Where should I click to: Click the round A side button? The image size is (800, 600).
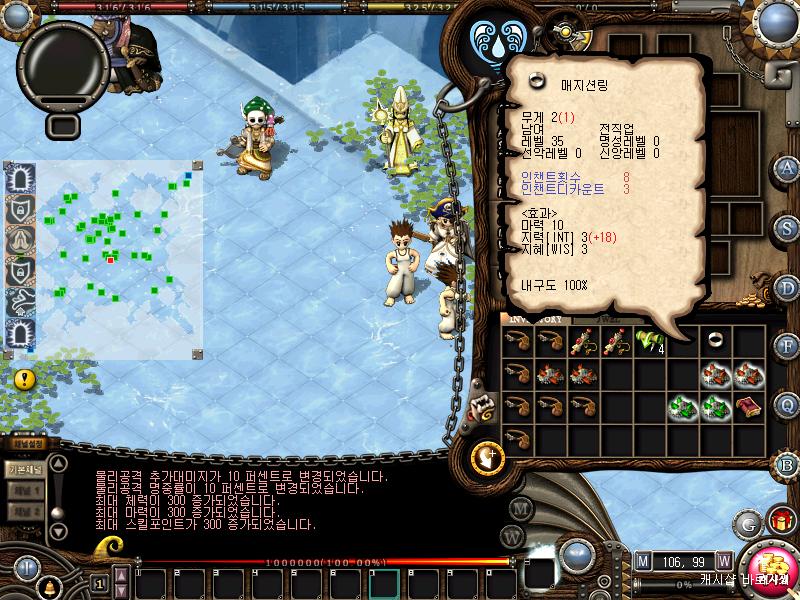click(787, 167)
